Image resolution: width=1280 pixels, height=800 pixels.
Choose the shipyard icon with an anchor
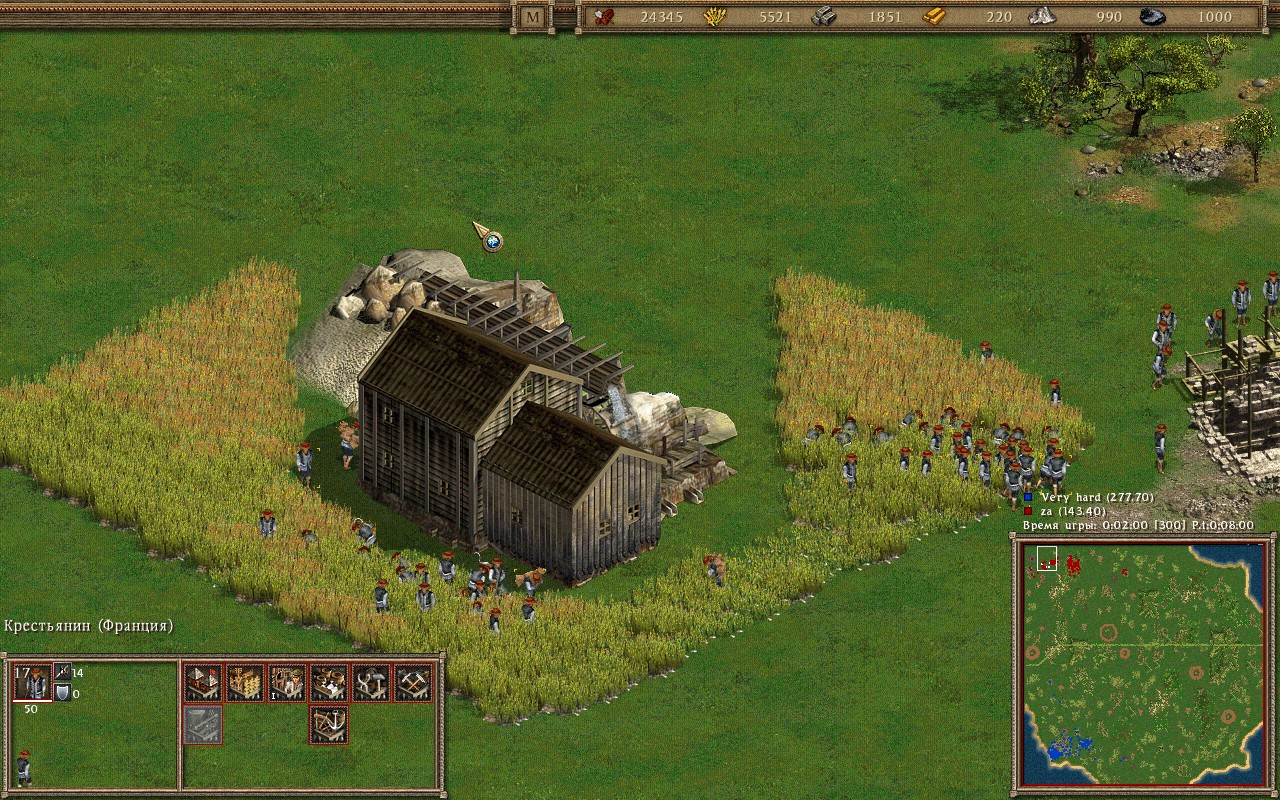329,725
